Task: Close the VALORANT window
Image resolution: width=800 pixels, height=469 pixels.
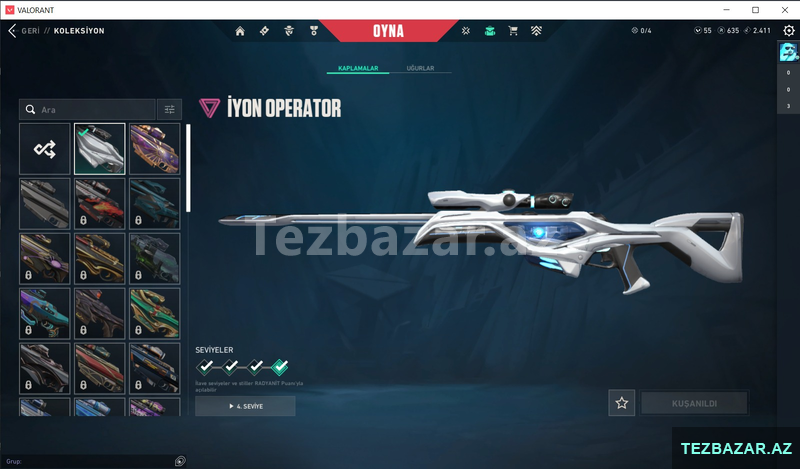Action: point(781,9)
